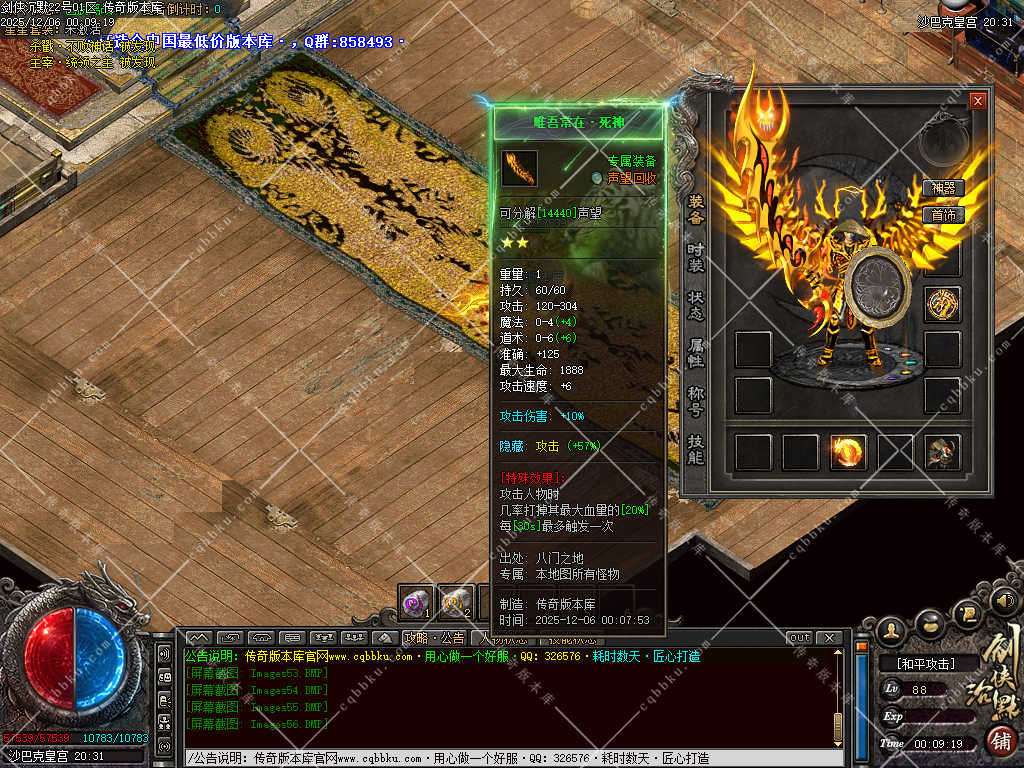The height and width of the screenshot is (768, 1024).
Task: Open the 首饰 jewelry button
Action: coord(943,215)
